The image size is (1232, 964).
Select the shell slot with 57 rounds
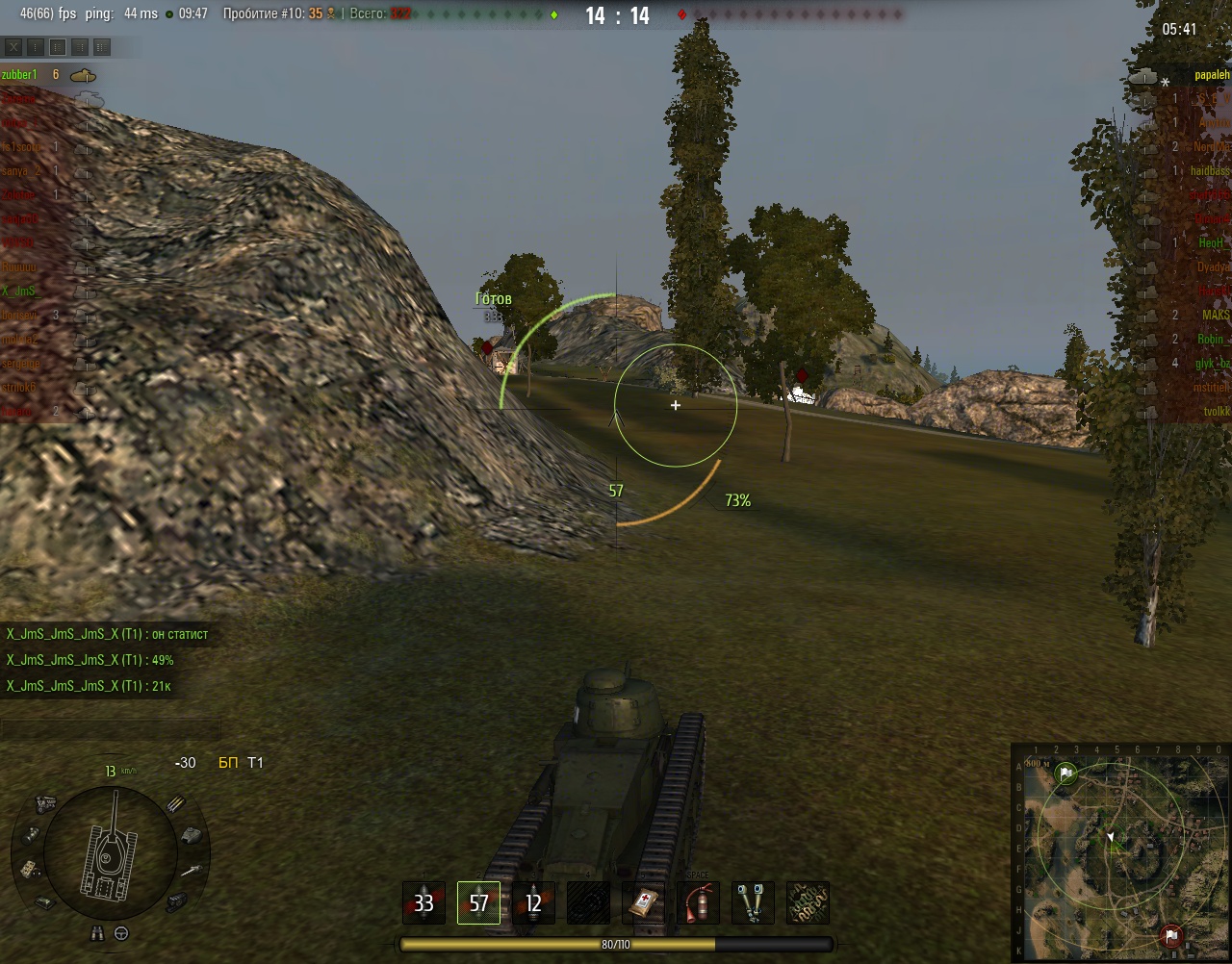pos(478,903)
